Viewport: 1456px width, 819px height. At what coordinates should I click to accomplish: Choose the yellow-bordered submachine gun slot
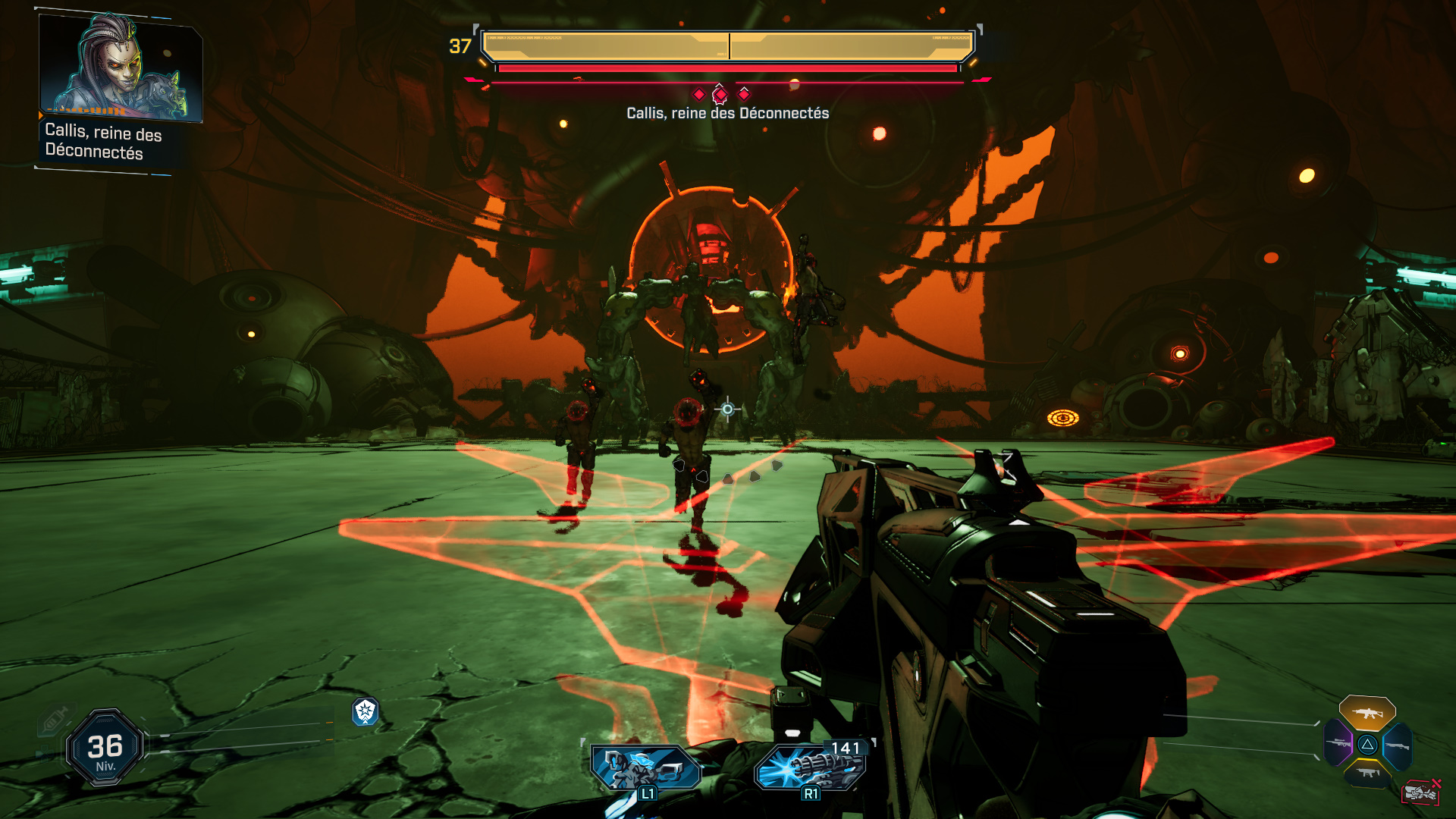coord(1367,773)
